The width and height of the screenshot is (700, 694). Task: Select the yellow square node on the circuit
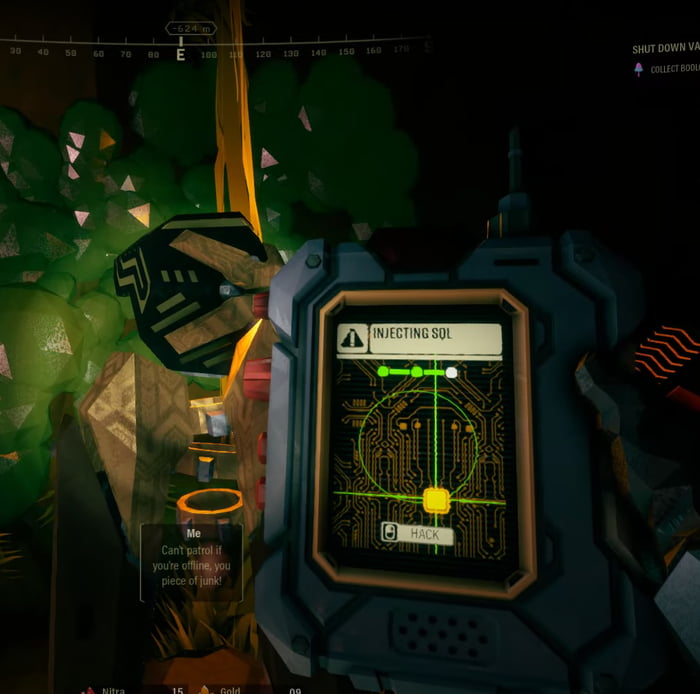point(436,499)
